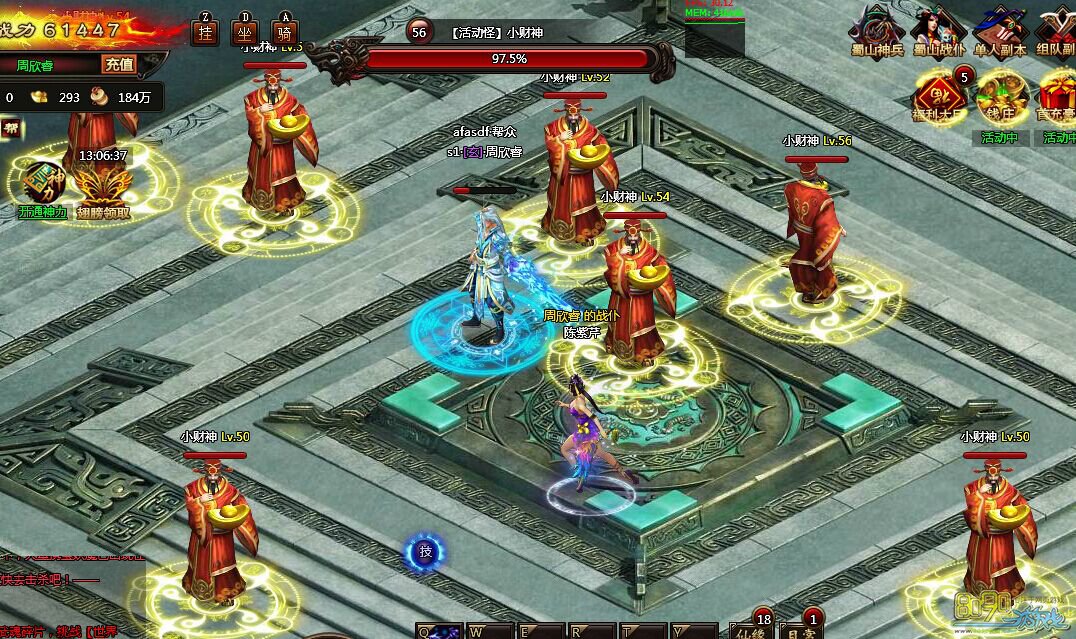
Task: Mount up with the 骑 button
Action: point(285,33)
